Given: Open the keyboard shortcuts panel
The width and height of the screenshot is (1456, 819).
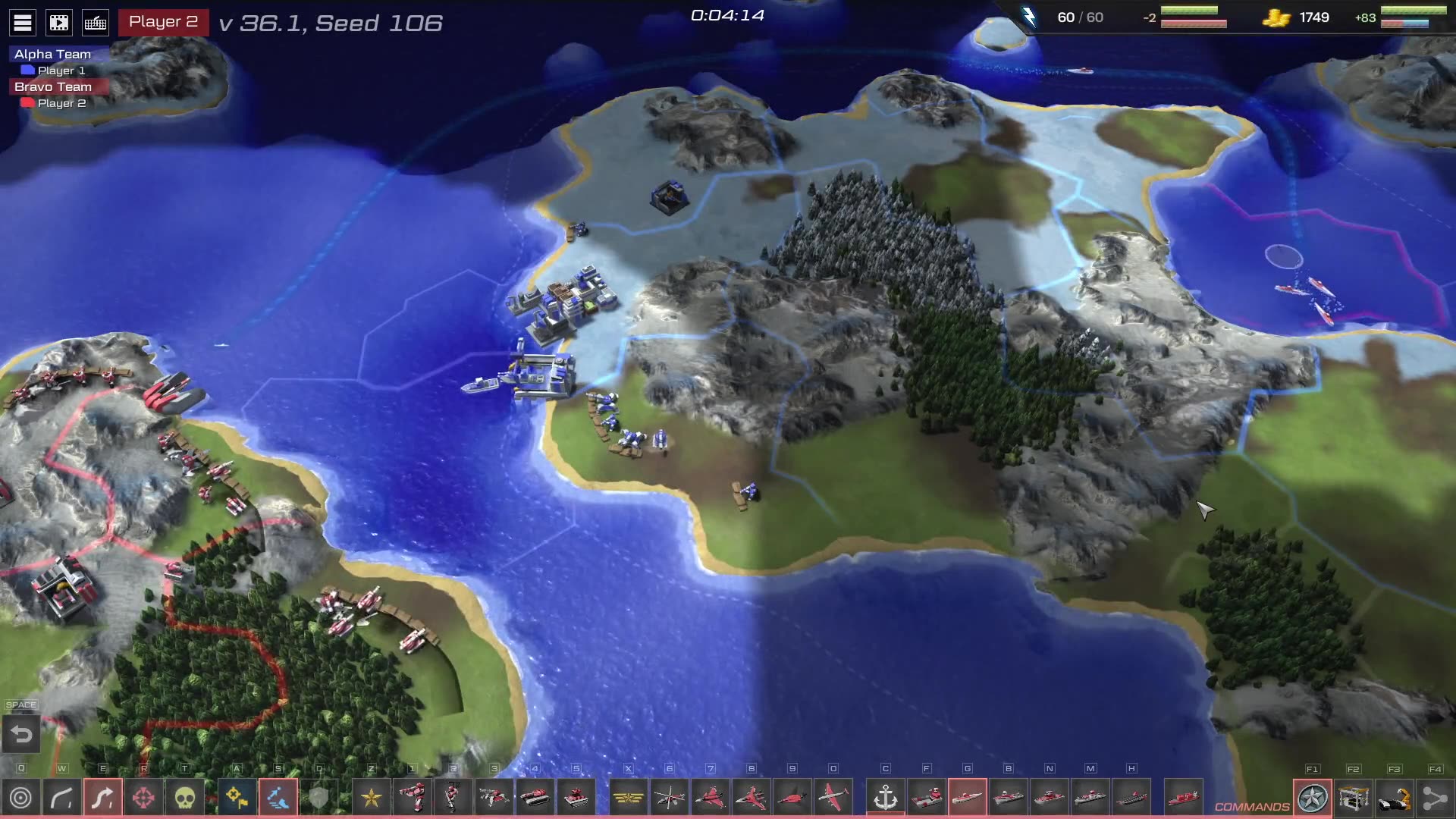Looking at the screenshot, I should tap(96, 23).
